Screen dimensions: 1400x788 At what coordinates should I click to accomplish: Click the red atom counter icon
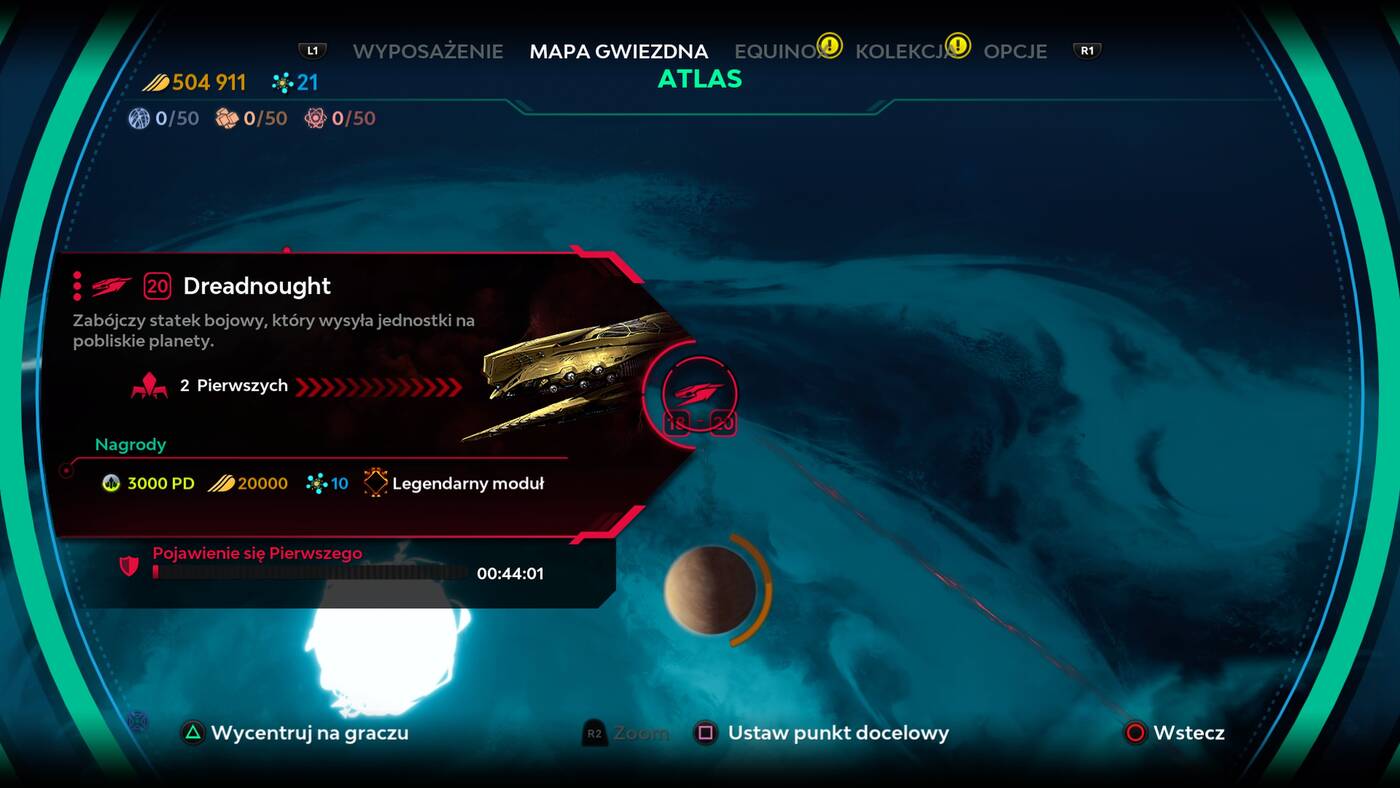pyautogui.click(x=317, y=118)
